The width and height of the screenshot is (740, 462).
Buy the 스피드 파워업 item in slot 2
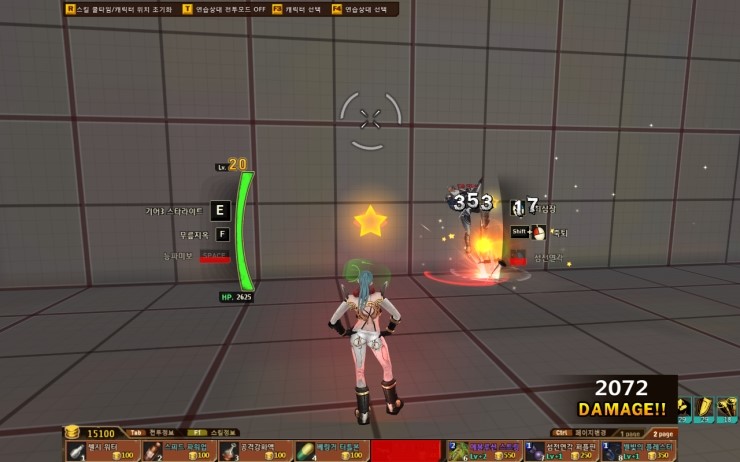coord(179,450)
